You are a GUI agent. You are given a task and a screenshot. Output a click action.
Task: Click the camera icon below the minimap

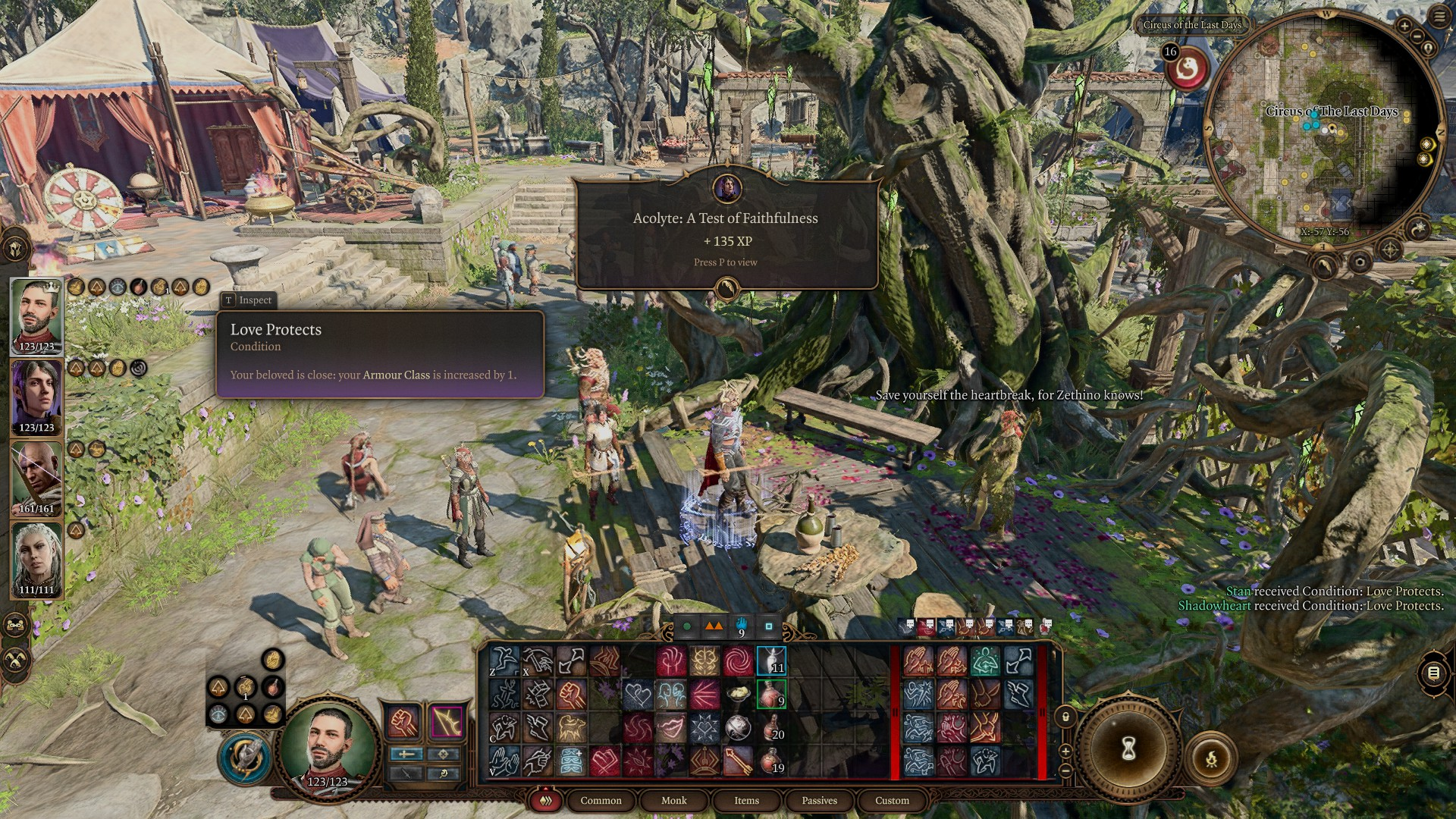pos(1360,262)
